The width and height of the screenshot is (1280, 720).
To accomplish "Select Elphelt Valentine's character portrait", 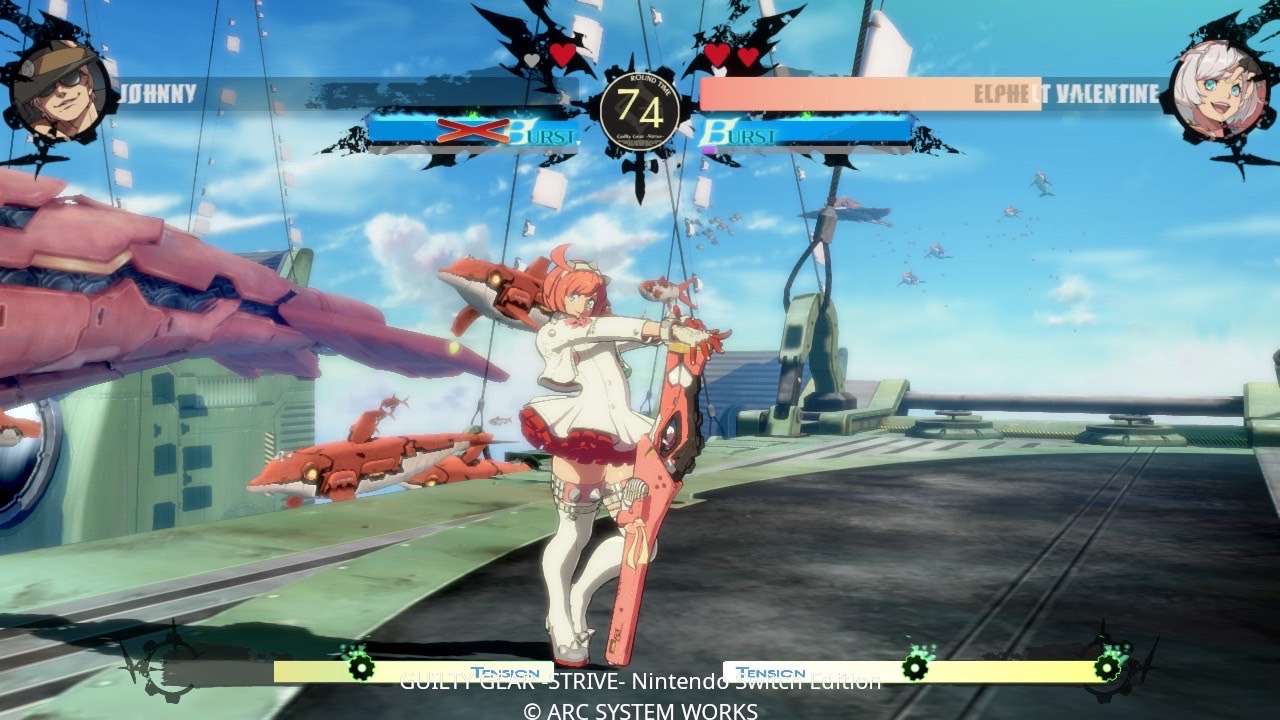I will (1219, 90).
